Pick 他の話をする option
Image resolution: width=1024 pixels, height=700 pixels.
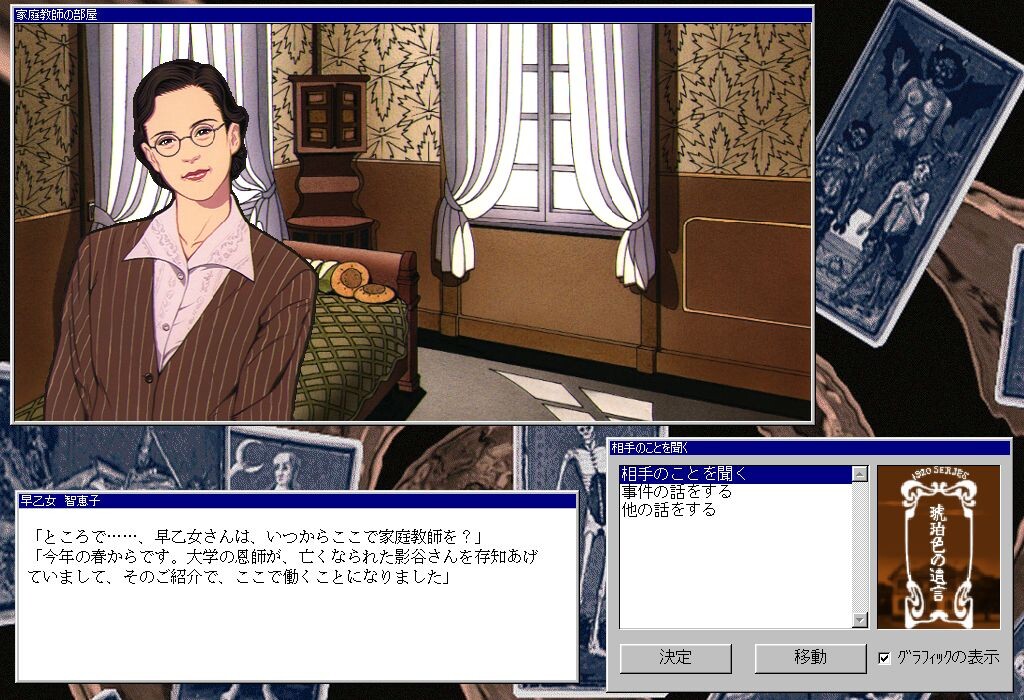coord(668,510)
